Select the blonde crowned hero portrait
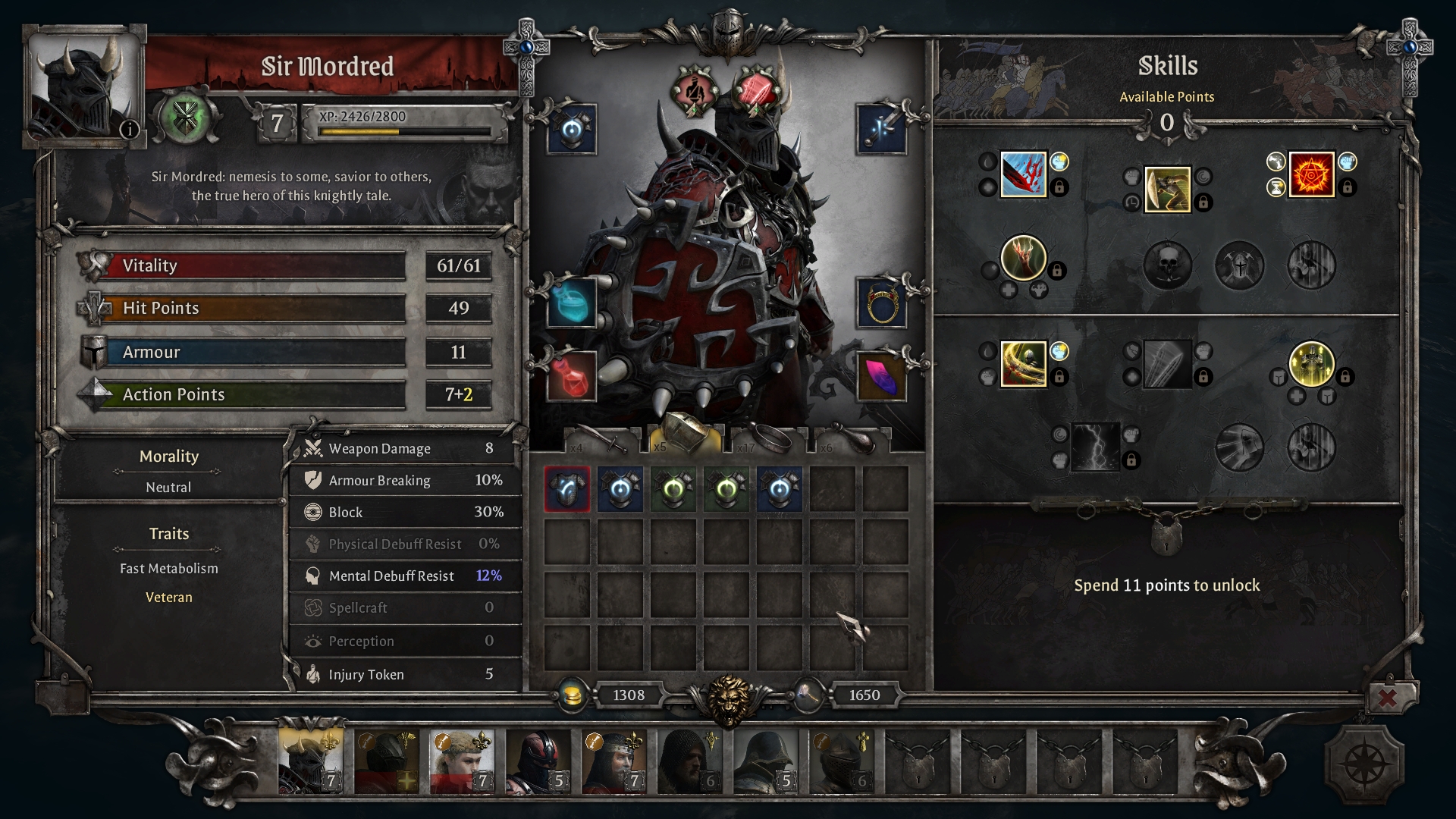Viewport: 1456px width, 819px height. coord(461,761)
